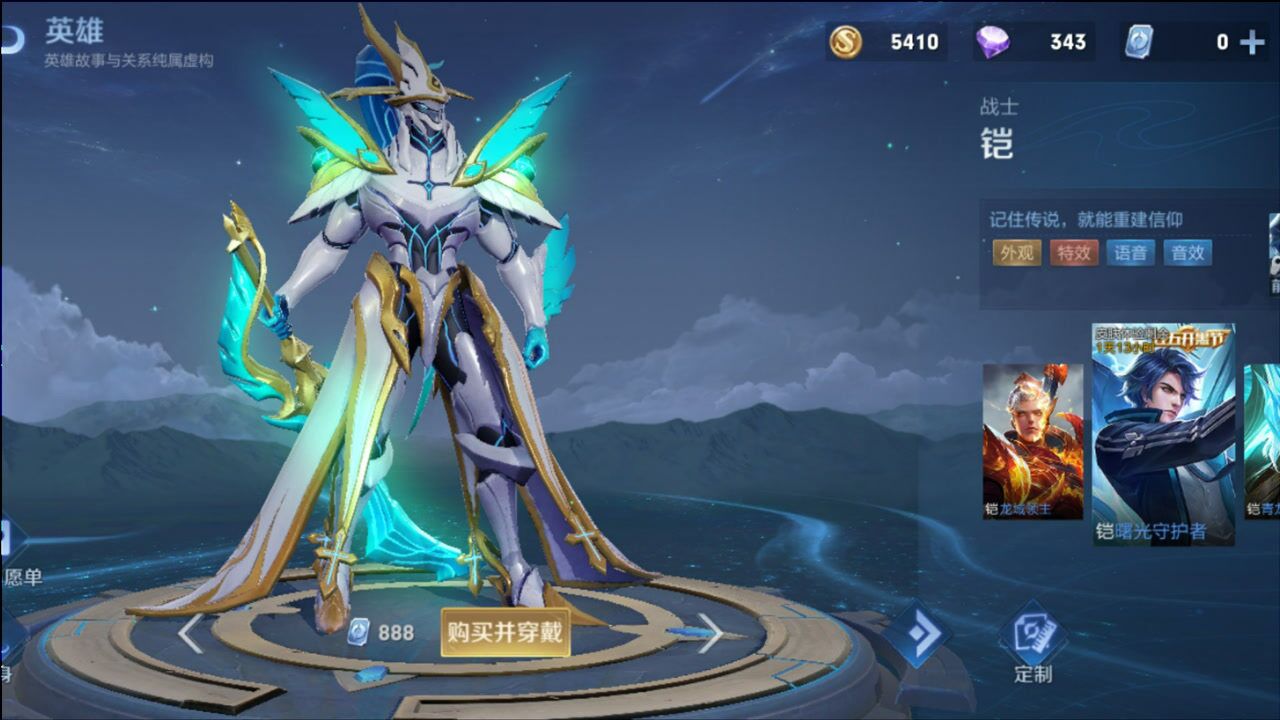Choose the 曙光守护者 skin thumbnail
The width and height of the screenshot is (1280, 720).
tap(1163, 434)
